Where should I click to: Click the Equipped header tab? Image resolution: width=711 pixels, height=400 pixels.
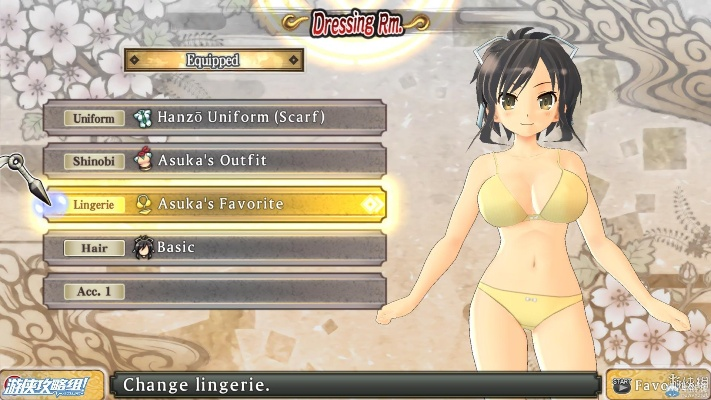tap(214, 60)
